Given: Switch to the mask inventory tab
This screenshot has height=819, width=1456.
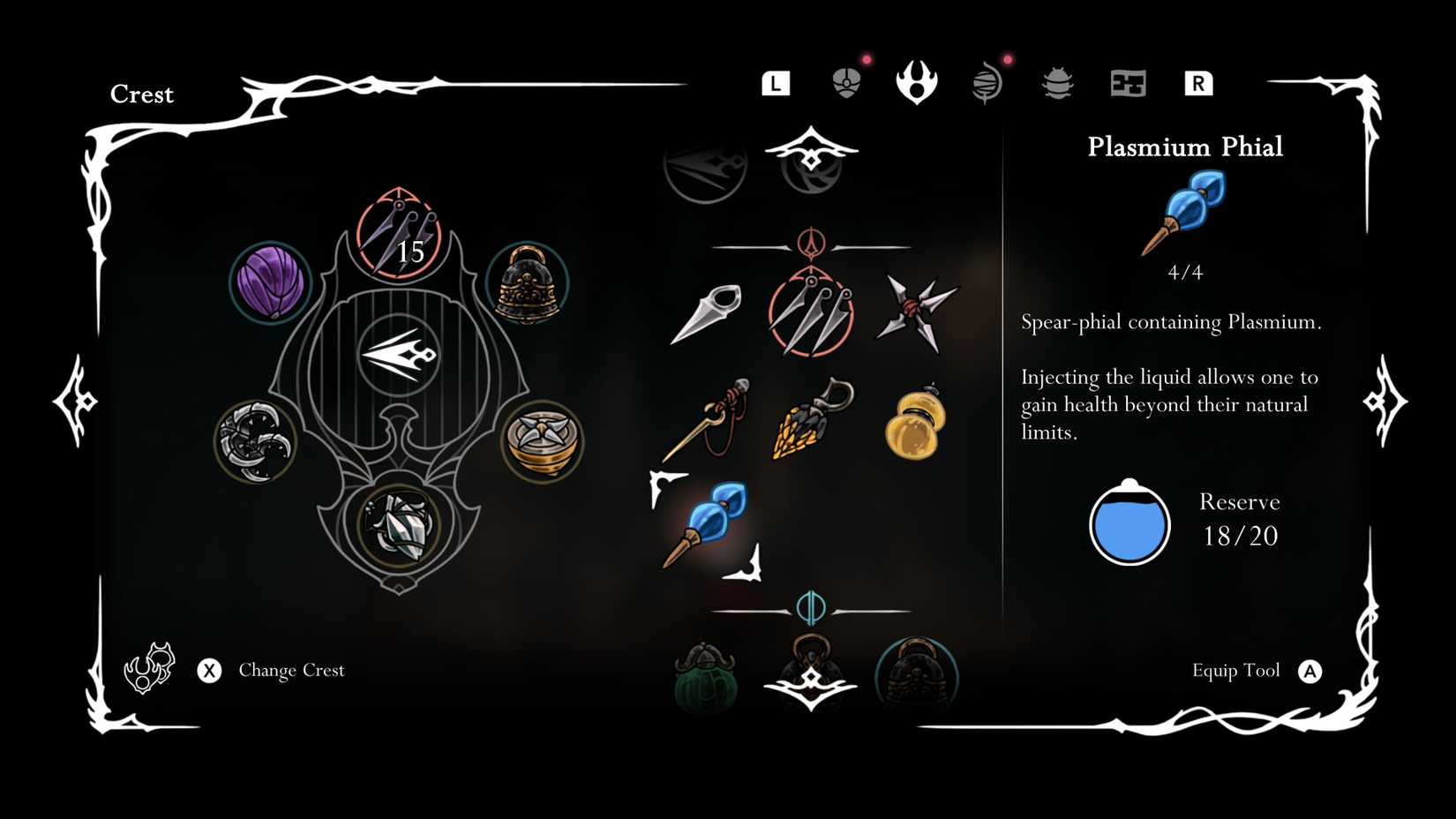Looking at the screenshot, I should 844,81.
